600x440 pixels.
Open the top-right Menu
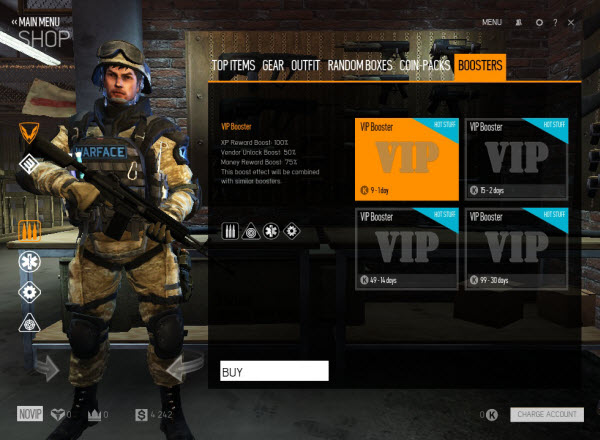491,21
